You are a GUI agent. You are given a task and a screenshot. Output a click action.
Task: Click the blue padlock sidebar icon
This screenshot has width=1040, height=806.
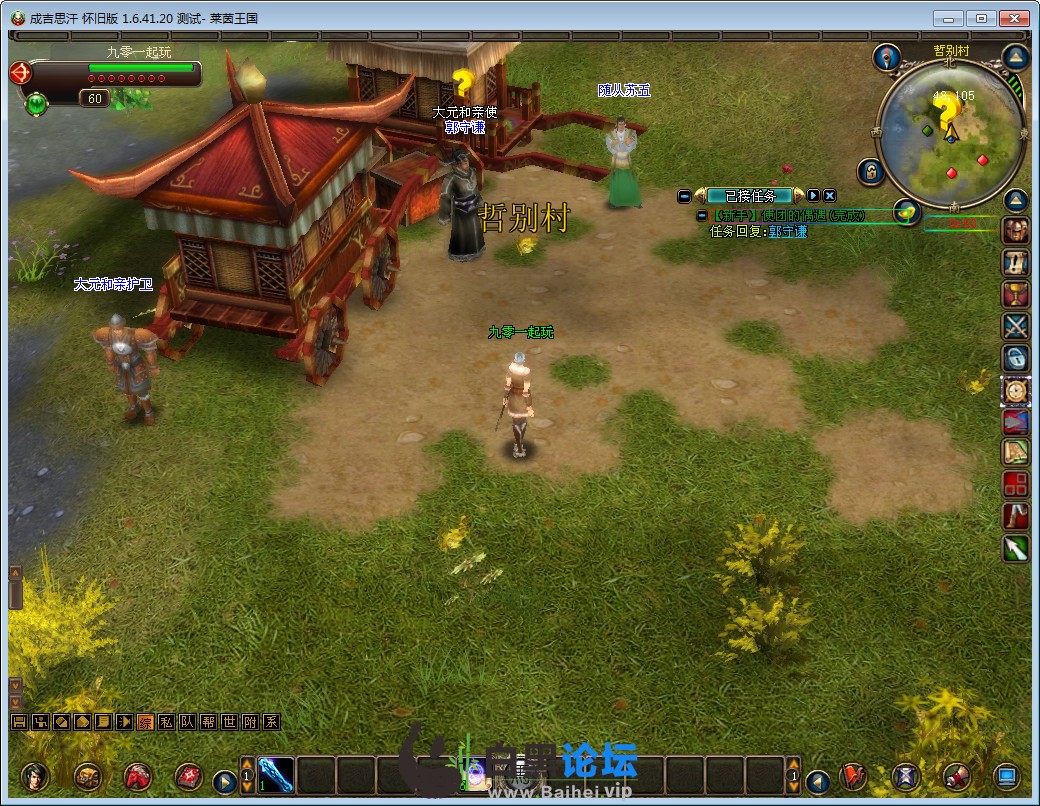(1016, 358)
